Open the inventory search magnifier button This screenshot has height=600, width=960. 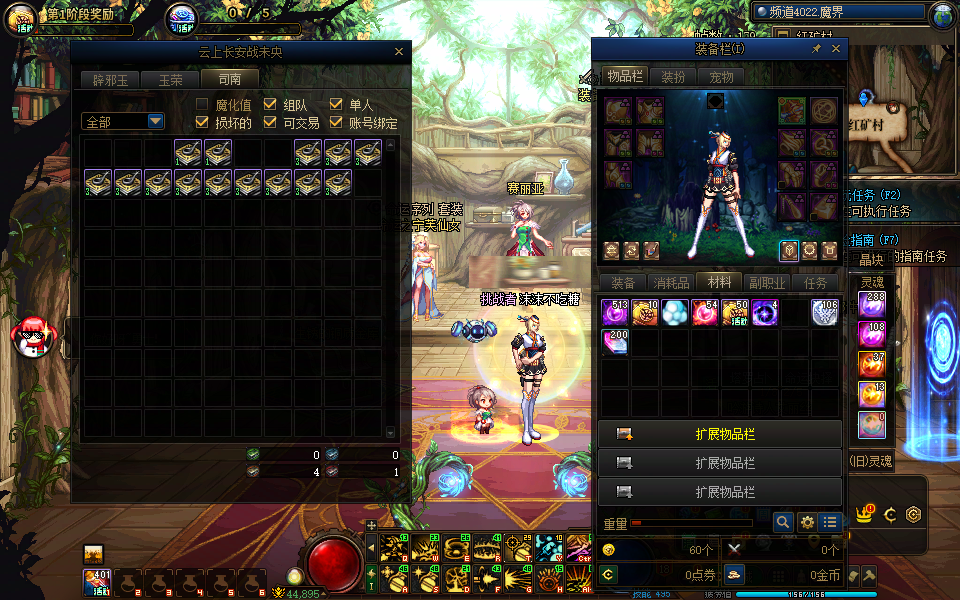(x=783, y=522)
